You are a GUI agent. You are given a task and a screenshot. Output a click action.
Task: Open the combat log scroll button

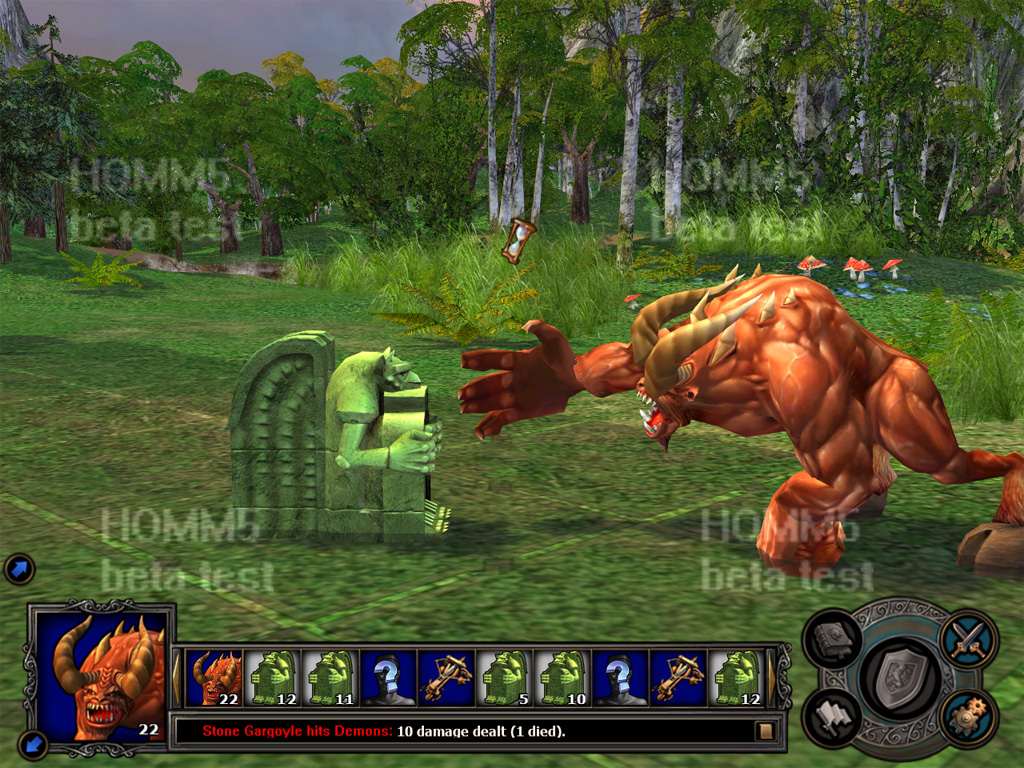click(766, 731)
